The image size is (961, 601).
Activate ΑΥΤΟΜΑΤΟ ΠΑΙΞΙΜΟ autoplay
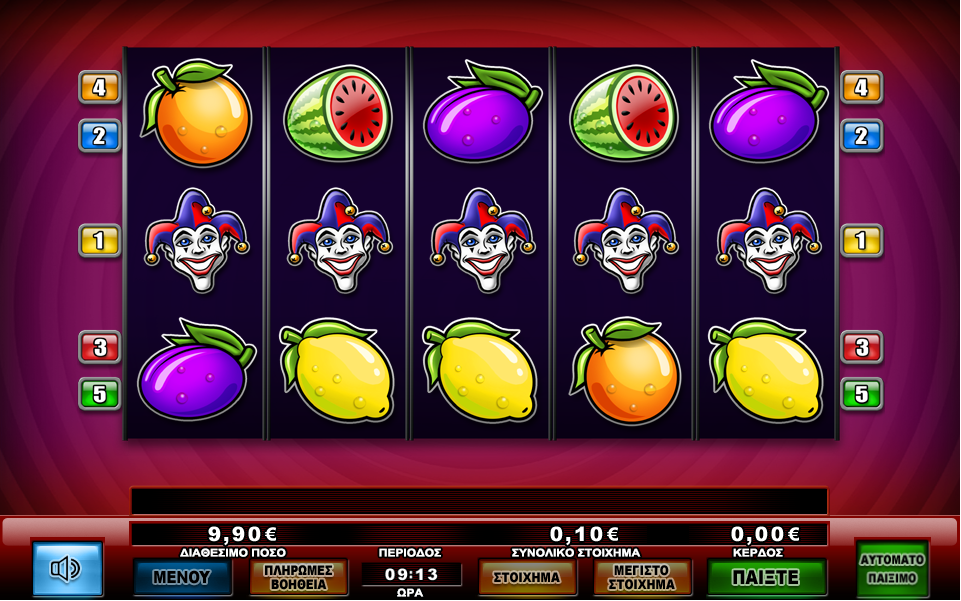[x=892, y=569]
